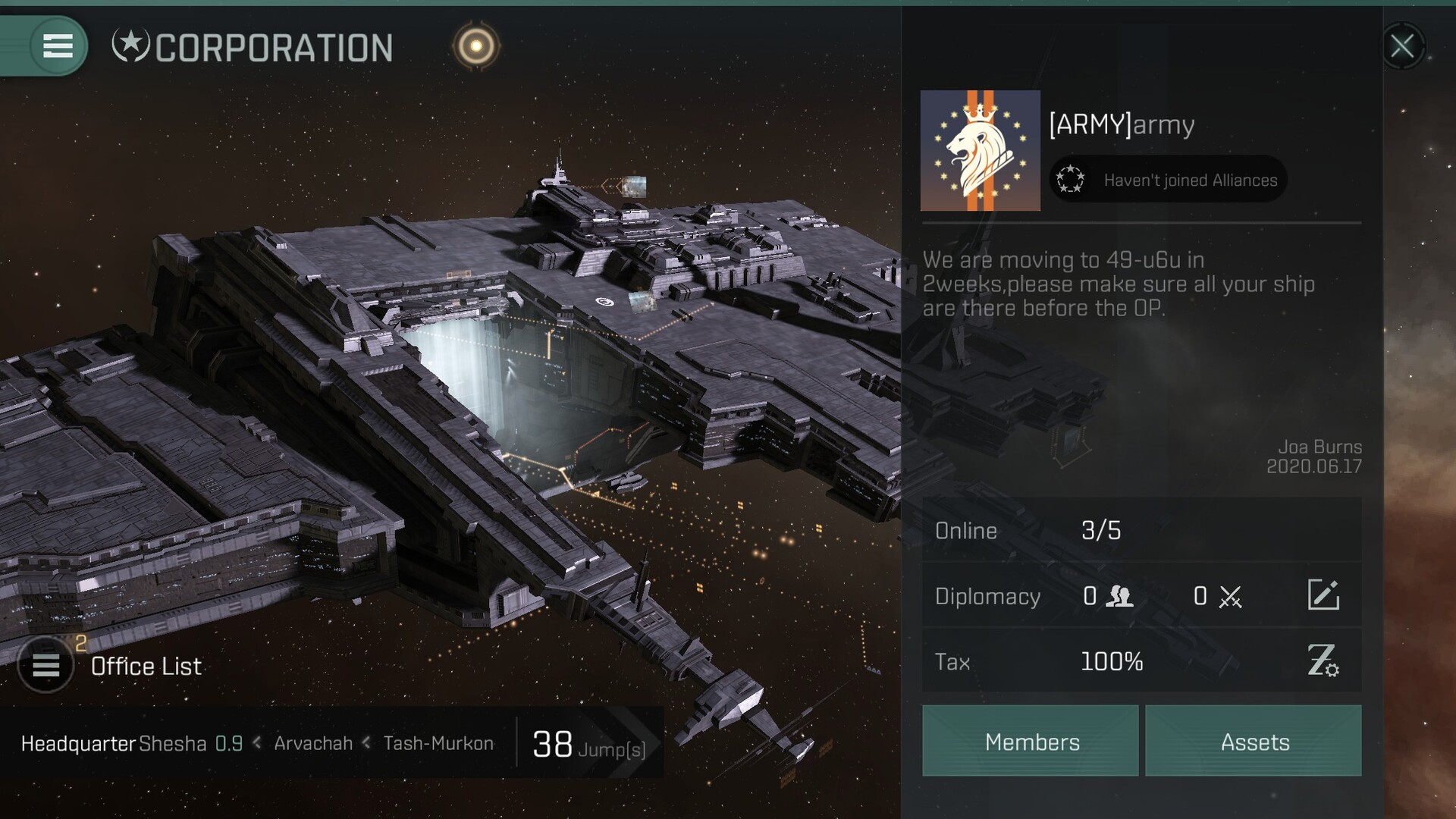The image size is (1456, 819).
Task: Select the Haven't joined Alliances badge
Action: click(x=1169, y=180)
